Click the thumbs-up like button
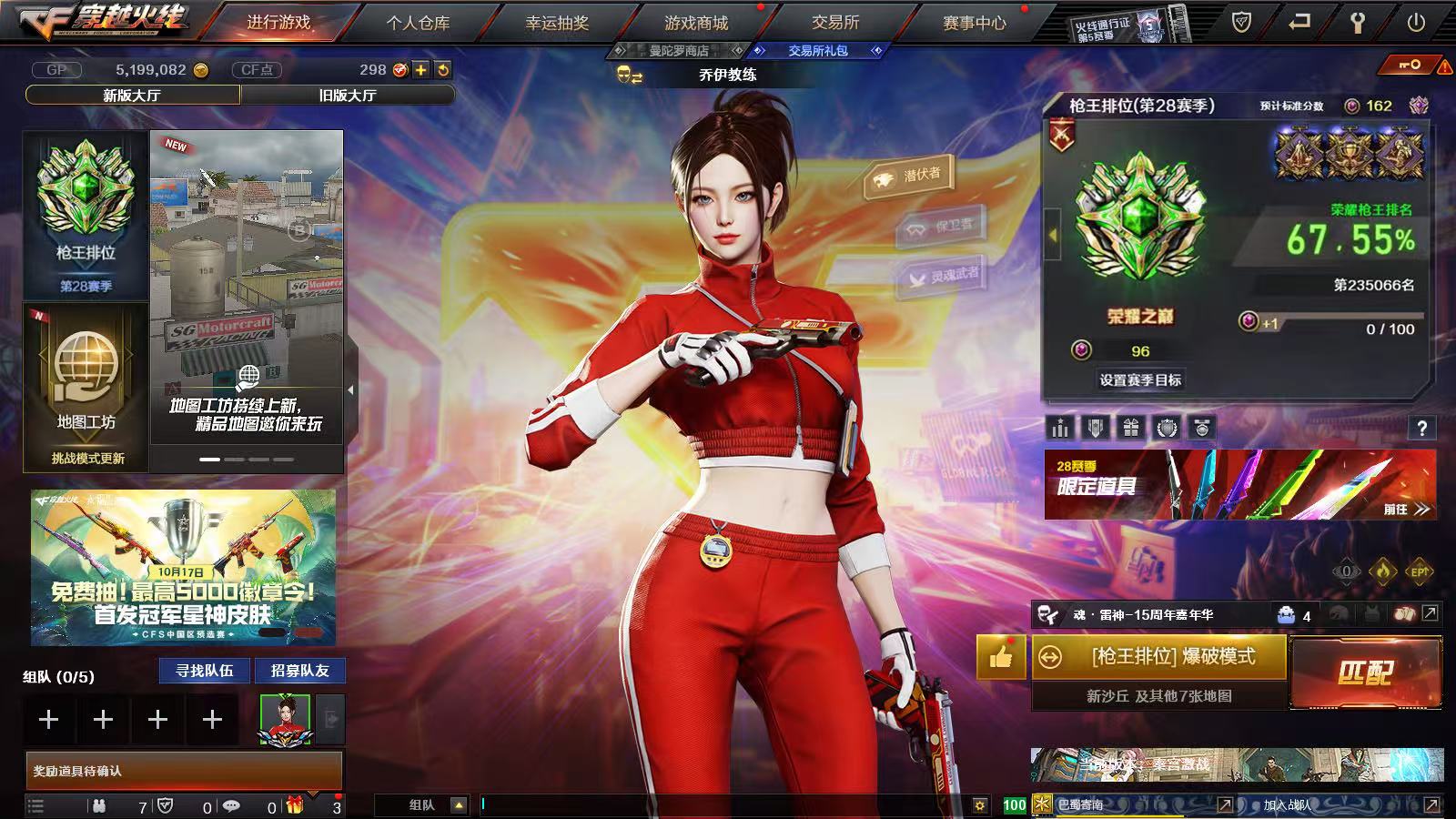This screenshot has width=1456, height=819. click(1000, 656)
